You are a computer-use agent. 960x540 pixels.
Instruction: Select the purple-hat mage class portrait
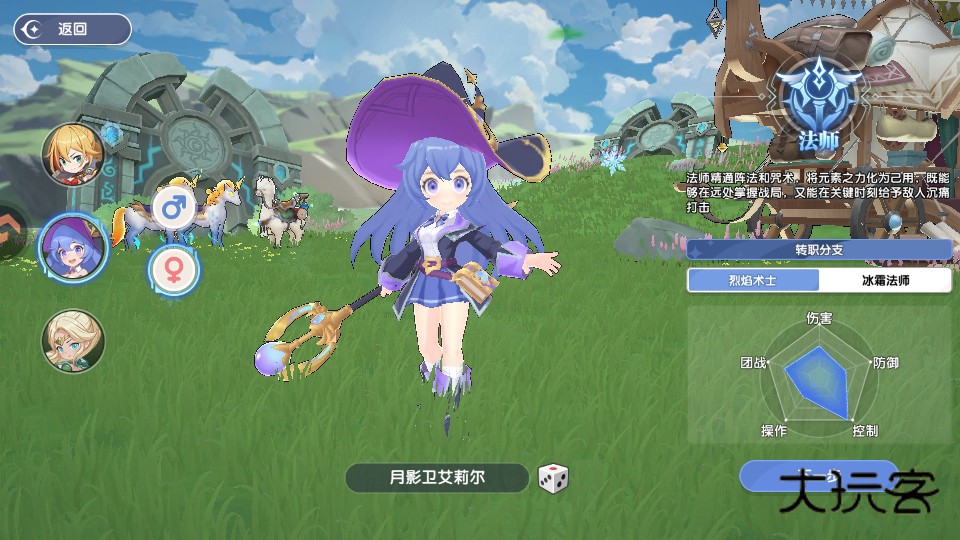point(72,248)
